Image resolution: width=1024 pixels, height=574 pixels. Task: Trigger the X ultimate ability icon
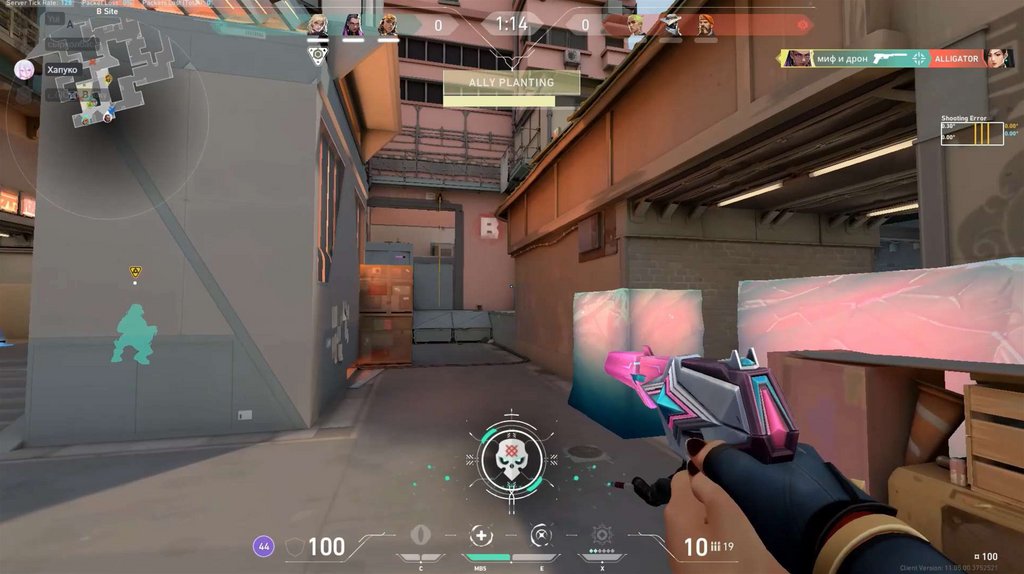[x=602, y=534]
